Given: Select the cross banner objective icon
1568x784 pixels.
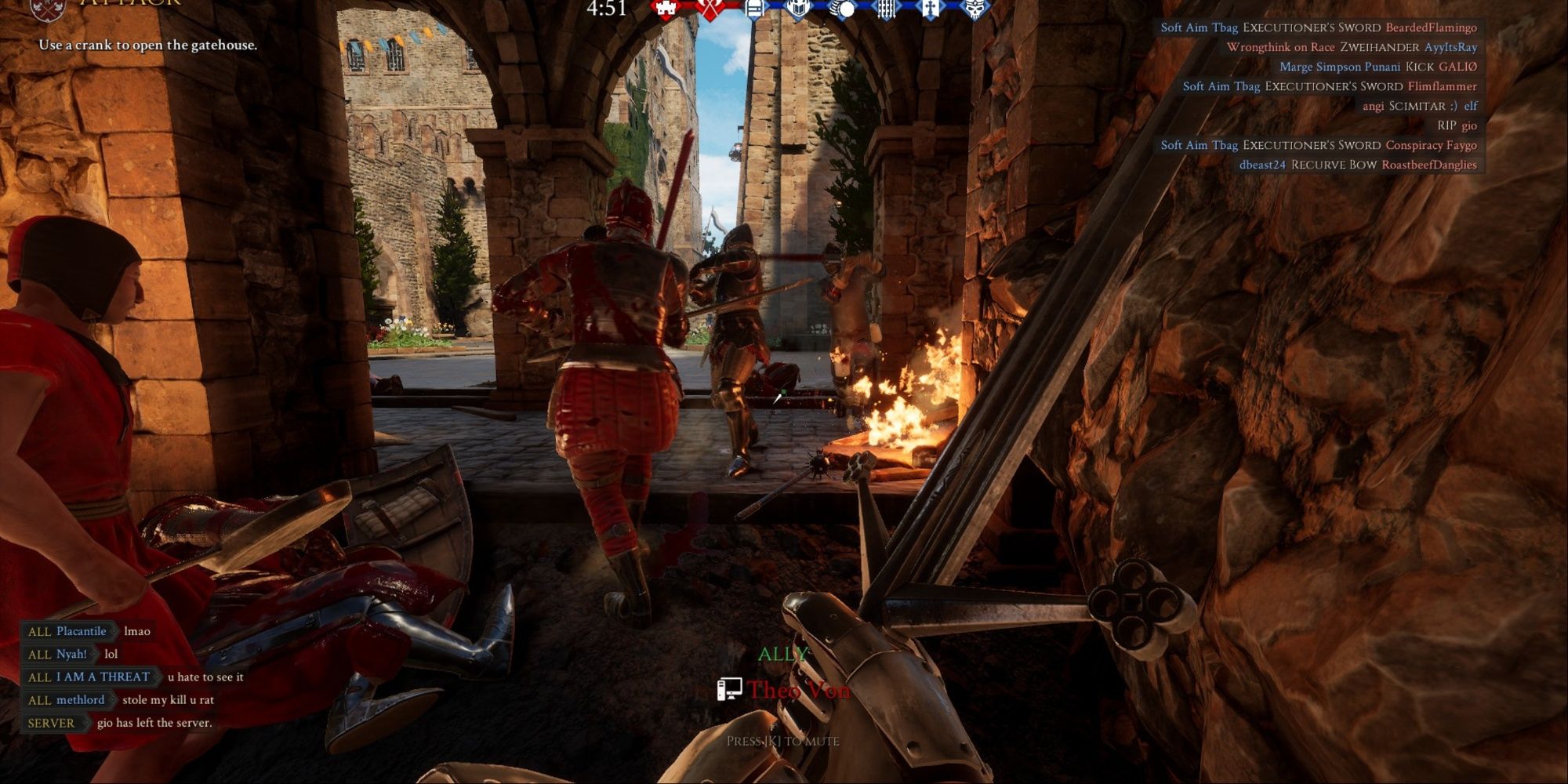Looking at the screenshot, I should click(928, 9).
